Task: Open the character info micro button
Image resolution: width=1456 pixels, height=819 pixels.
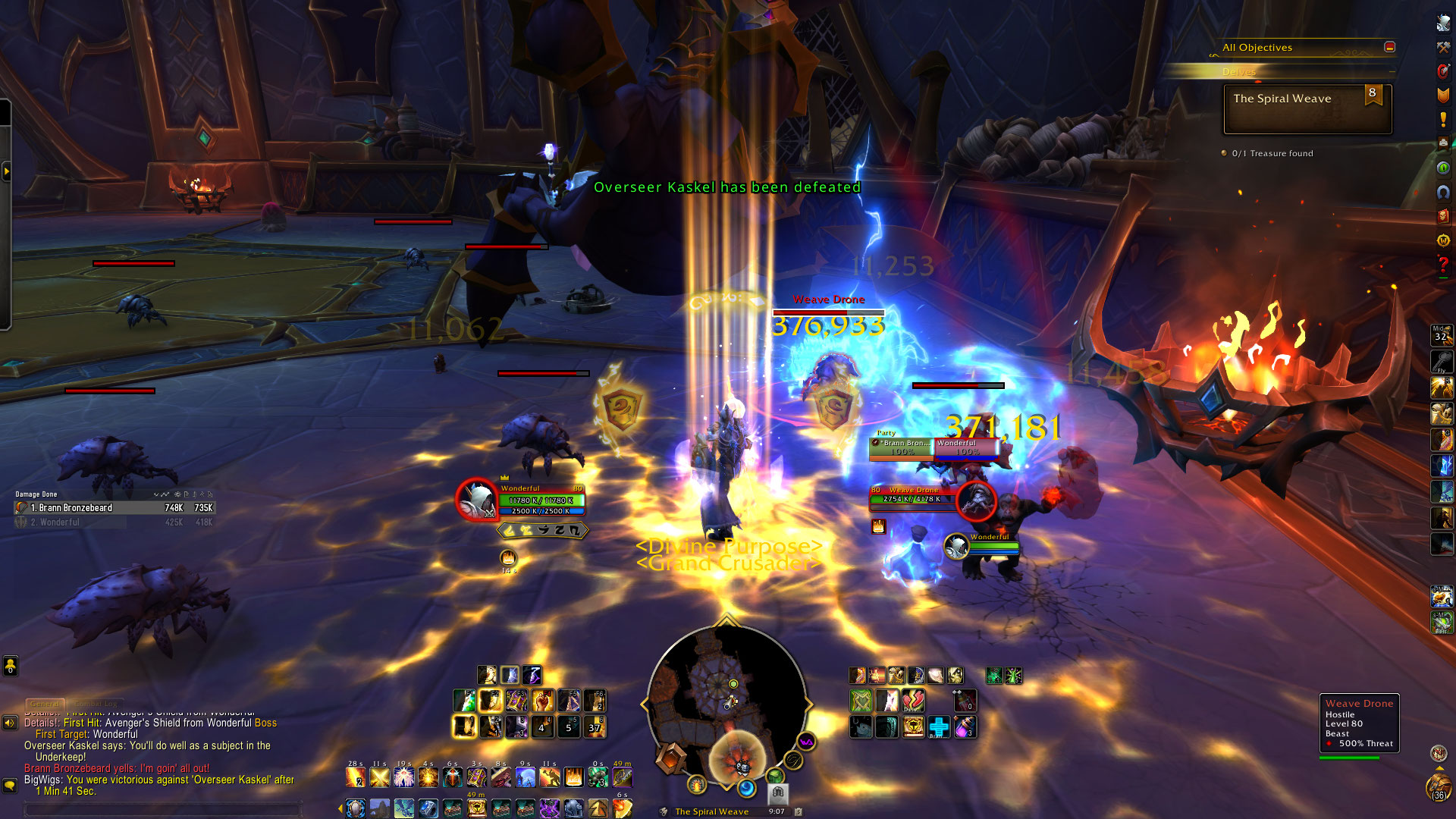Action: coord(1443,24)
